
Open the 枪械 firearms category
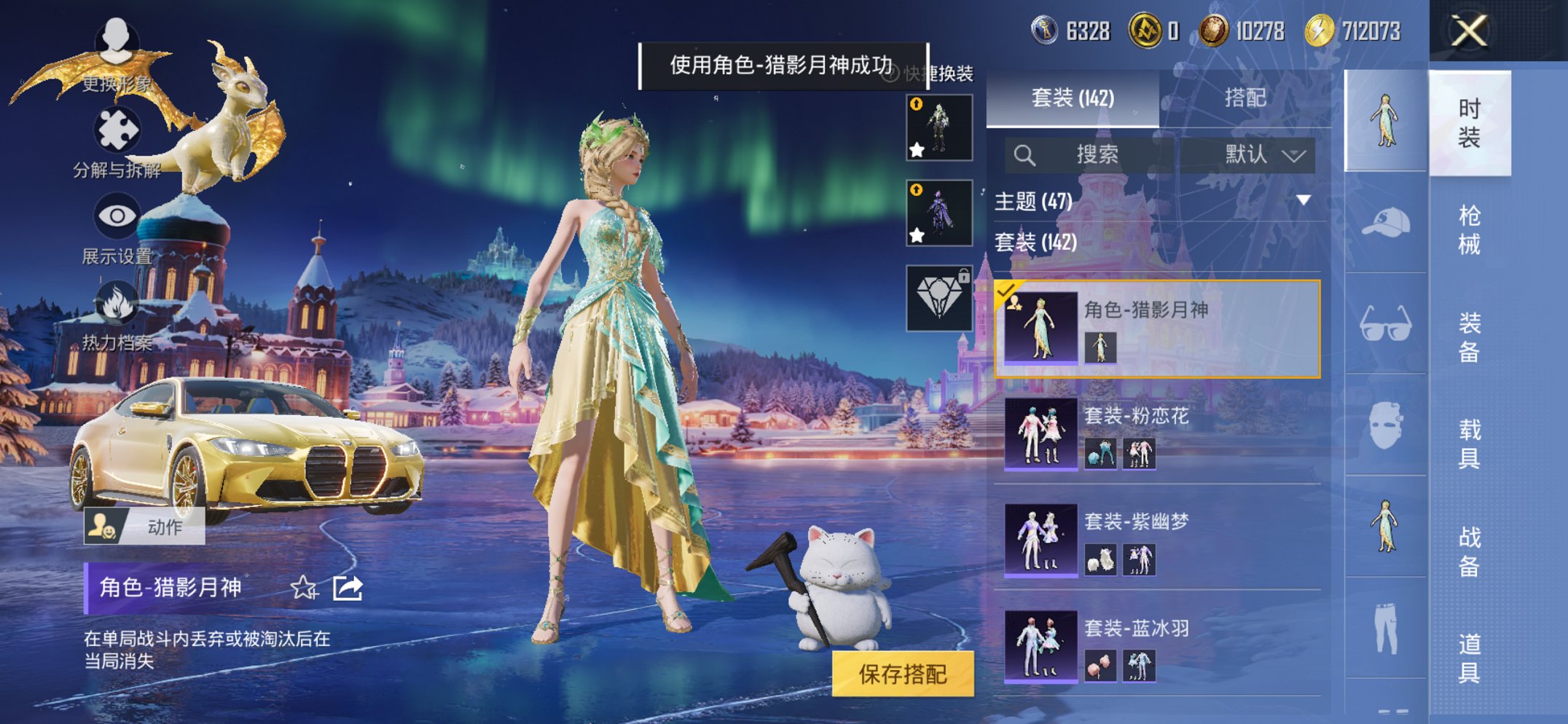[1469, 229]
